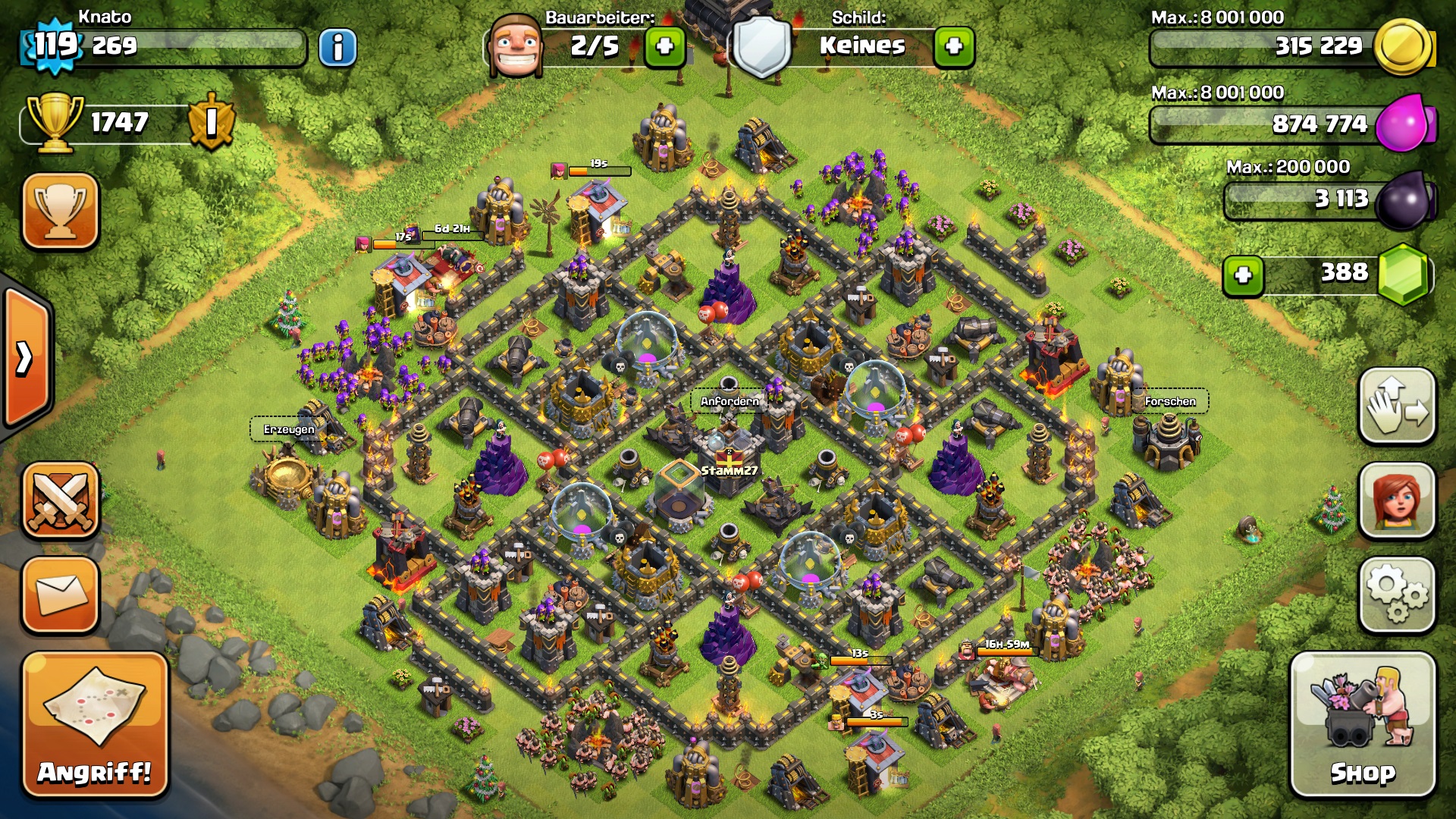Activate the base layout edit hand button
1456x819 pixels.
1397,406
